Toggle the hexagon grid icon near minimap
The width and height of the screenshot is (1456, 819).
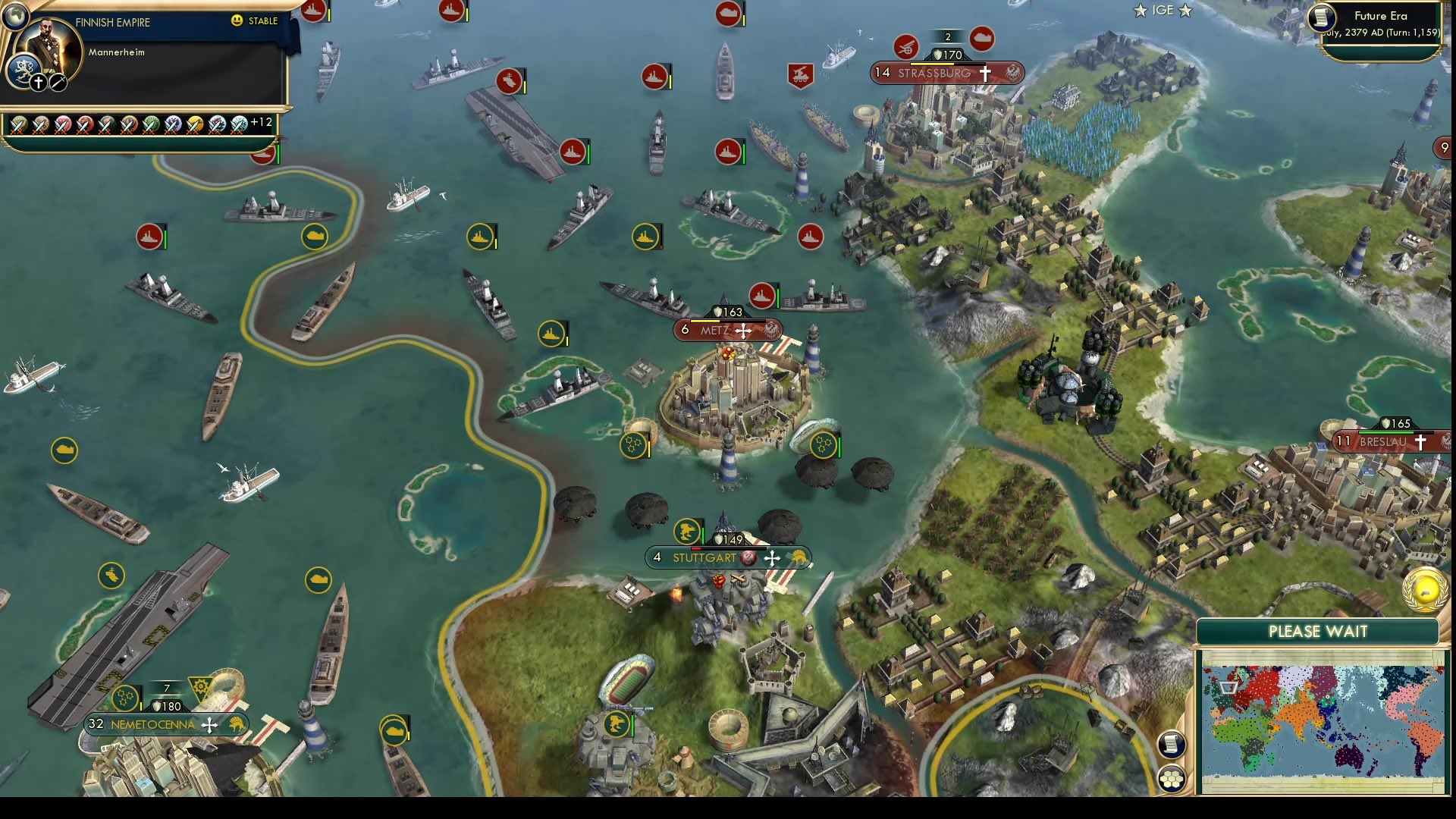click(x=1171, y=779)
